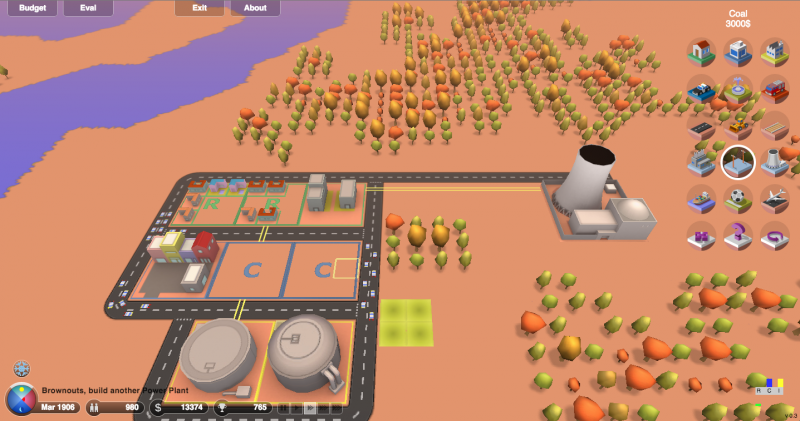Screen dimensions: 800x421
Task: Choose the blue commercial building zone tool
Action: click(738, 53)
